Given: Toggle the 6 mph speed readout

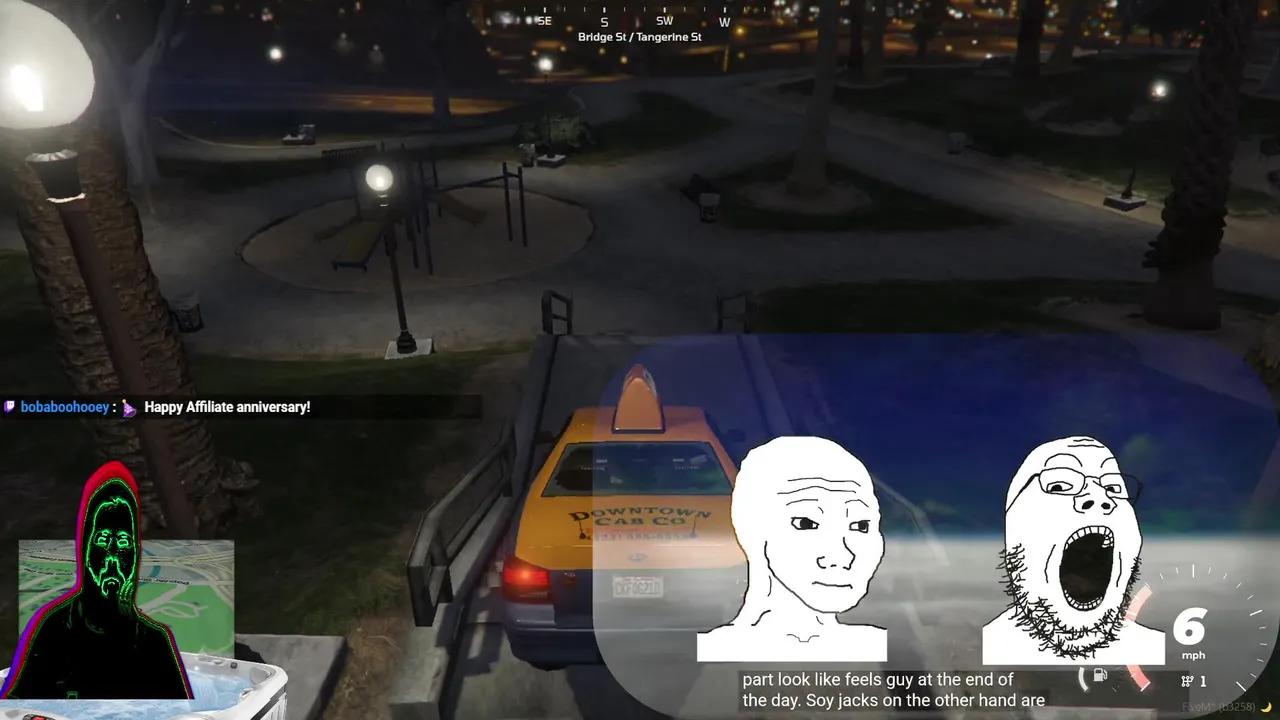Looking at the screenshot, I should click(x=1190, y=637).
